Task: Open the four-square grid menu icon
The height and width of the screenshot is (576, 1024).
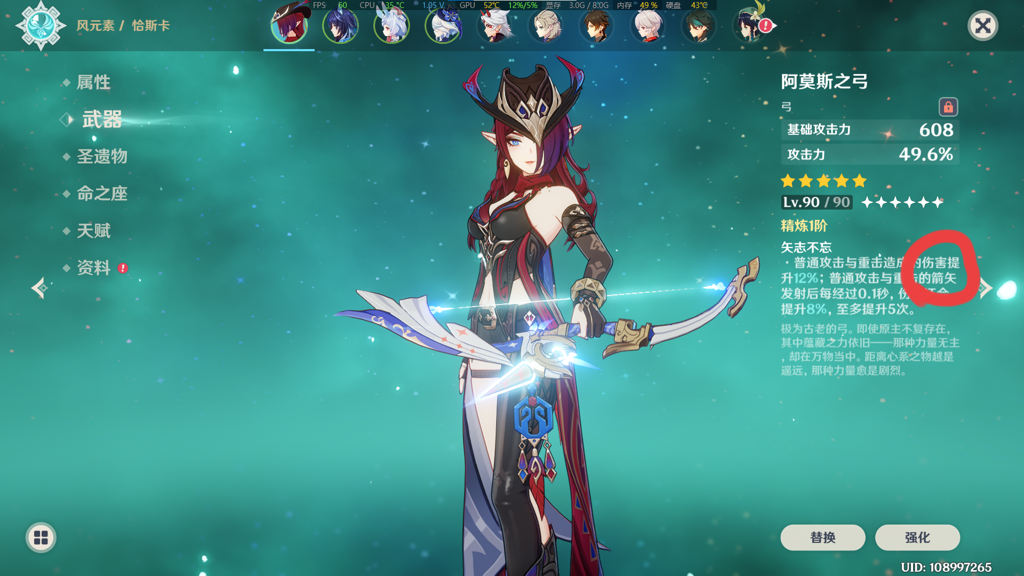Action: [x=41, y=538]
